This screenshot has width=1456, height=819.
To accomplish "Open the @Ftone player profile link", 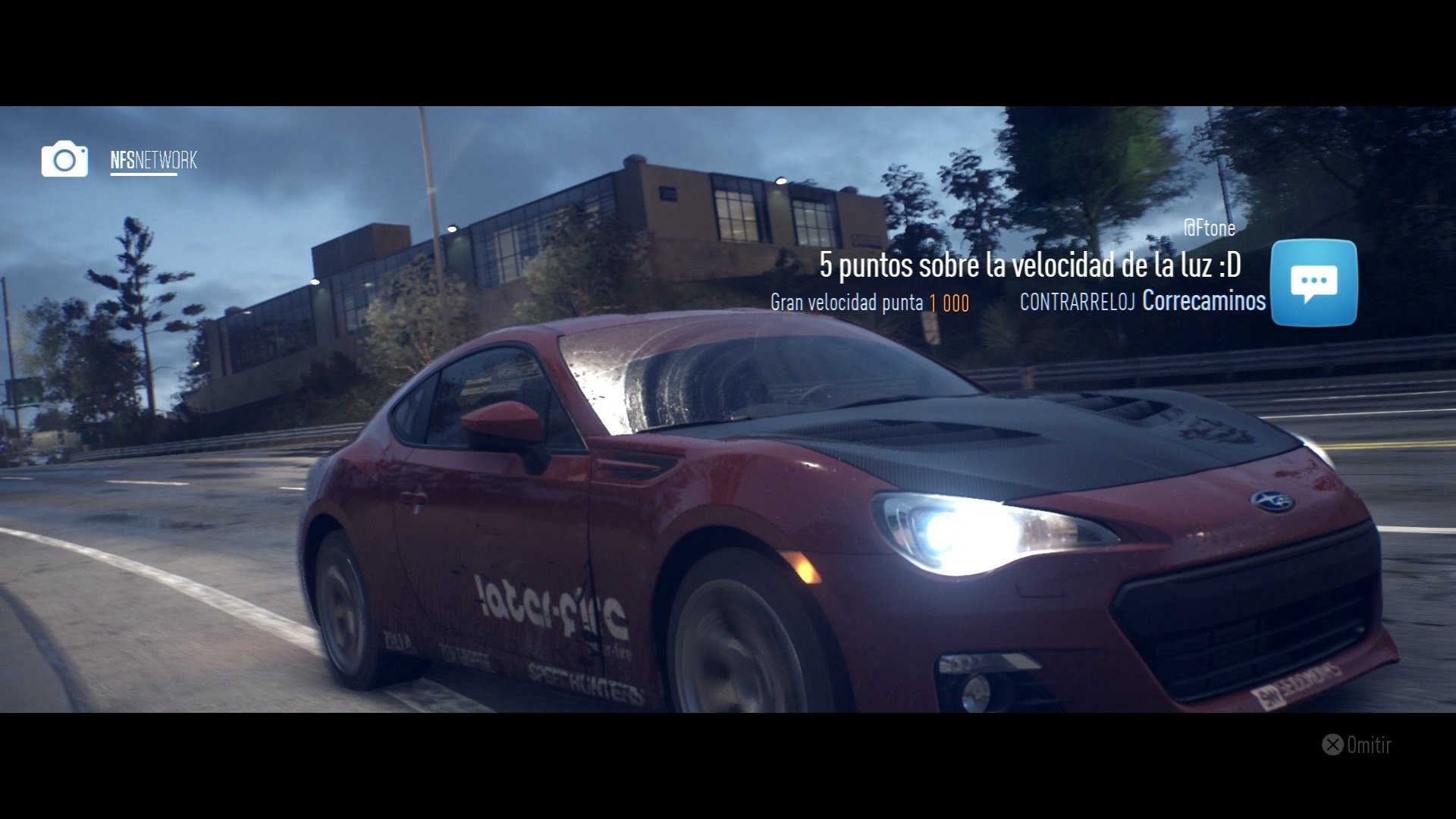I will (1211, 228).
